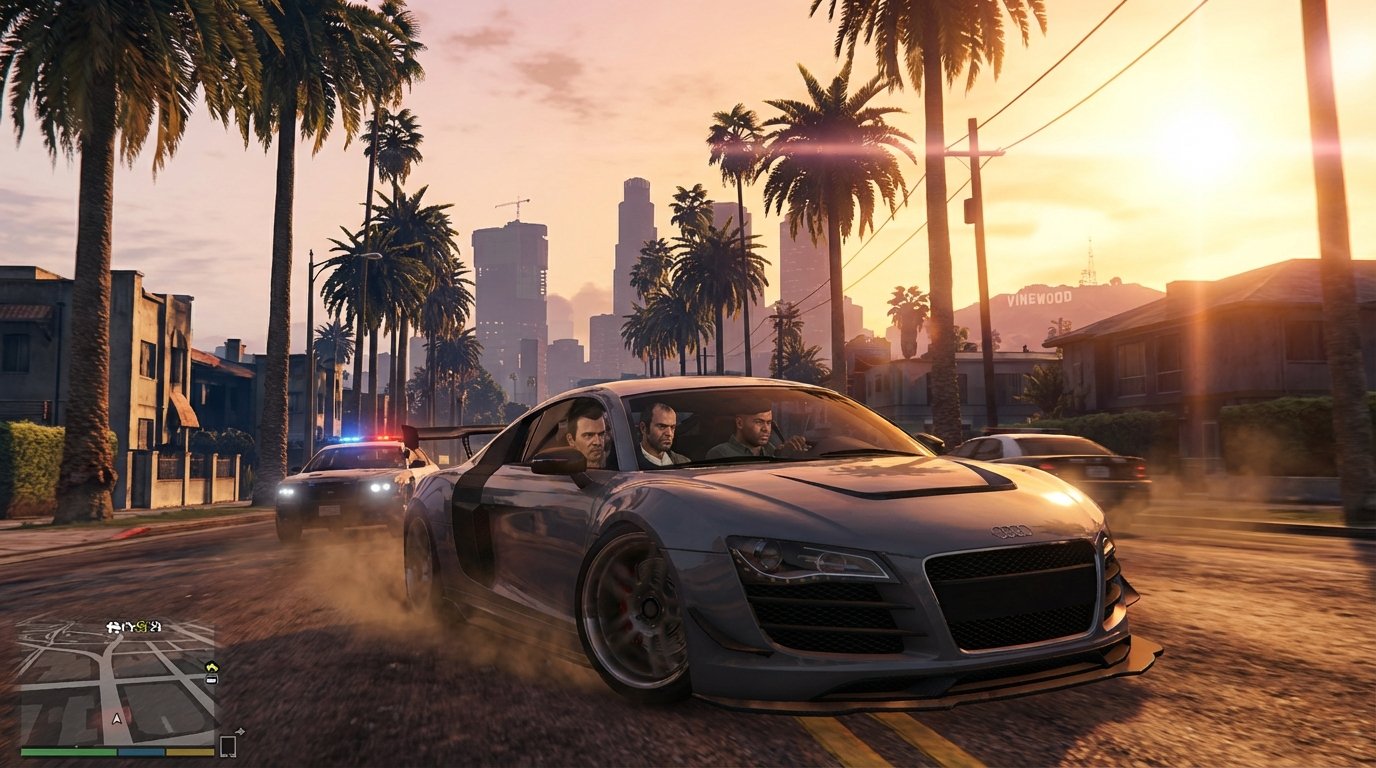Select the player arrow on the minimap

pyautogui.click(x=117, y=718)
